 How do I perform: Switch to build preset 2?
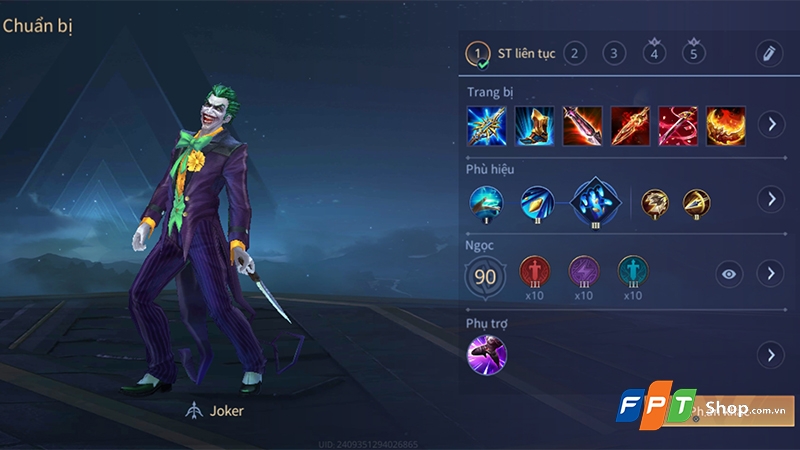pos(574,53)
